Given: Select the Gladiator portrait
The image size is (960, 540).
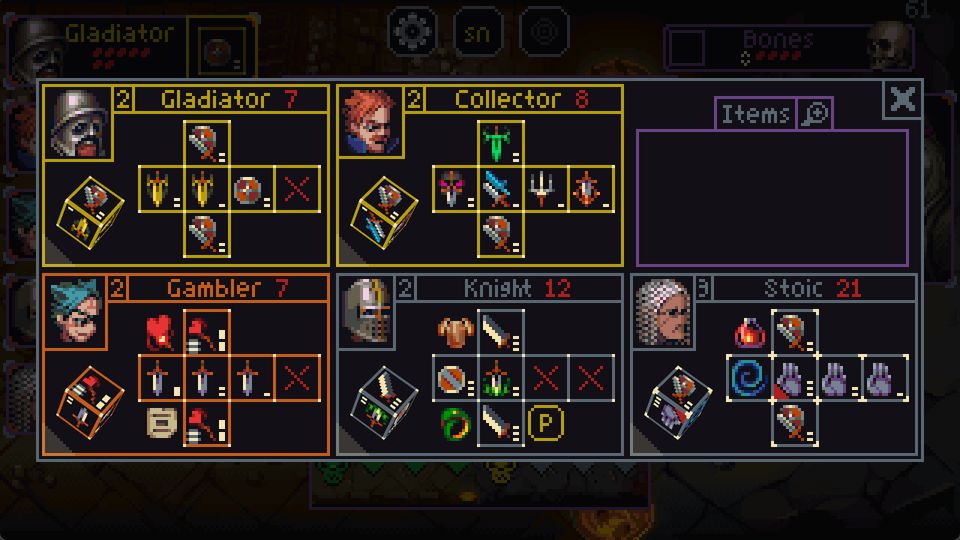Looking at the screenshot, I should [x=77, y=123].
